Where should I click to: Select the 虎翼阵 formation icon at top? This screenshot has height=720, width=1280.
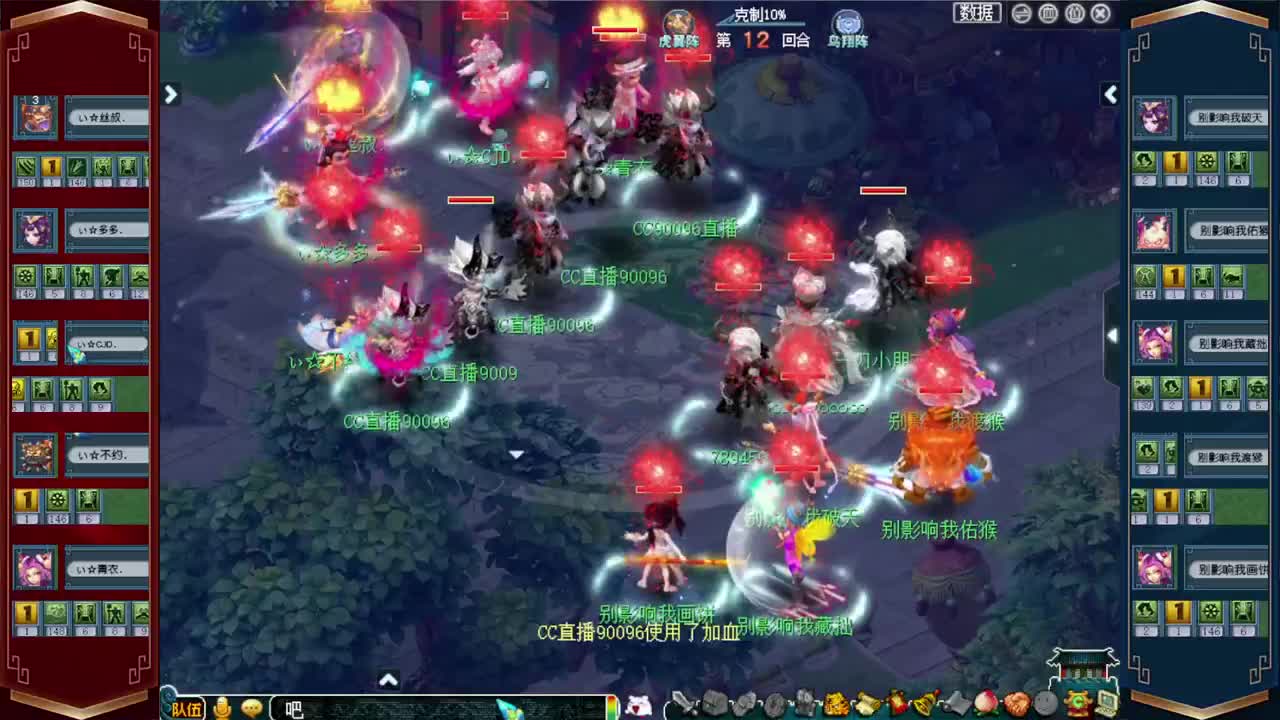[x=679, y=22]
